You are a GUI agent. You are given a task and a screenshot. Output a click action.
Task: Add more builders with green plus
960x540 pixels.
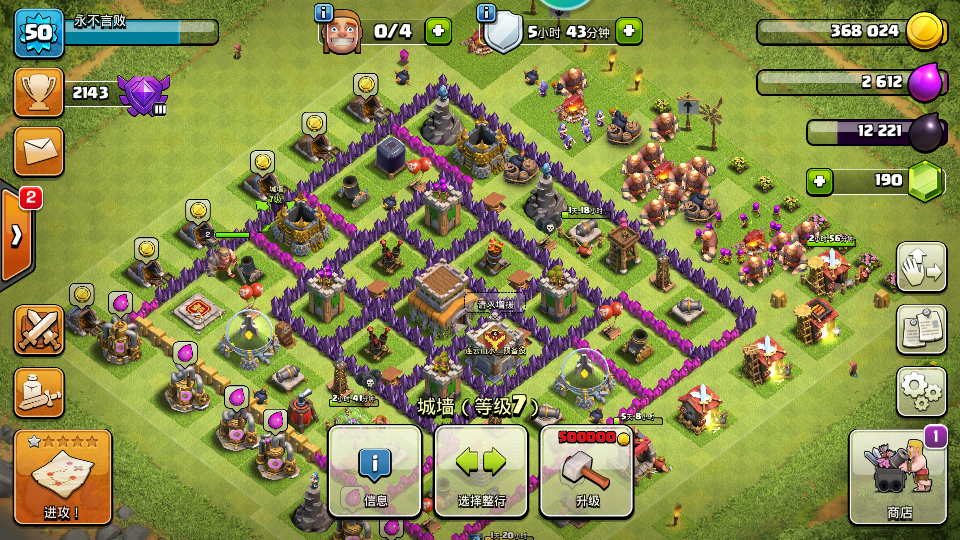click(438, 31)
